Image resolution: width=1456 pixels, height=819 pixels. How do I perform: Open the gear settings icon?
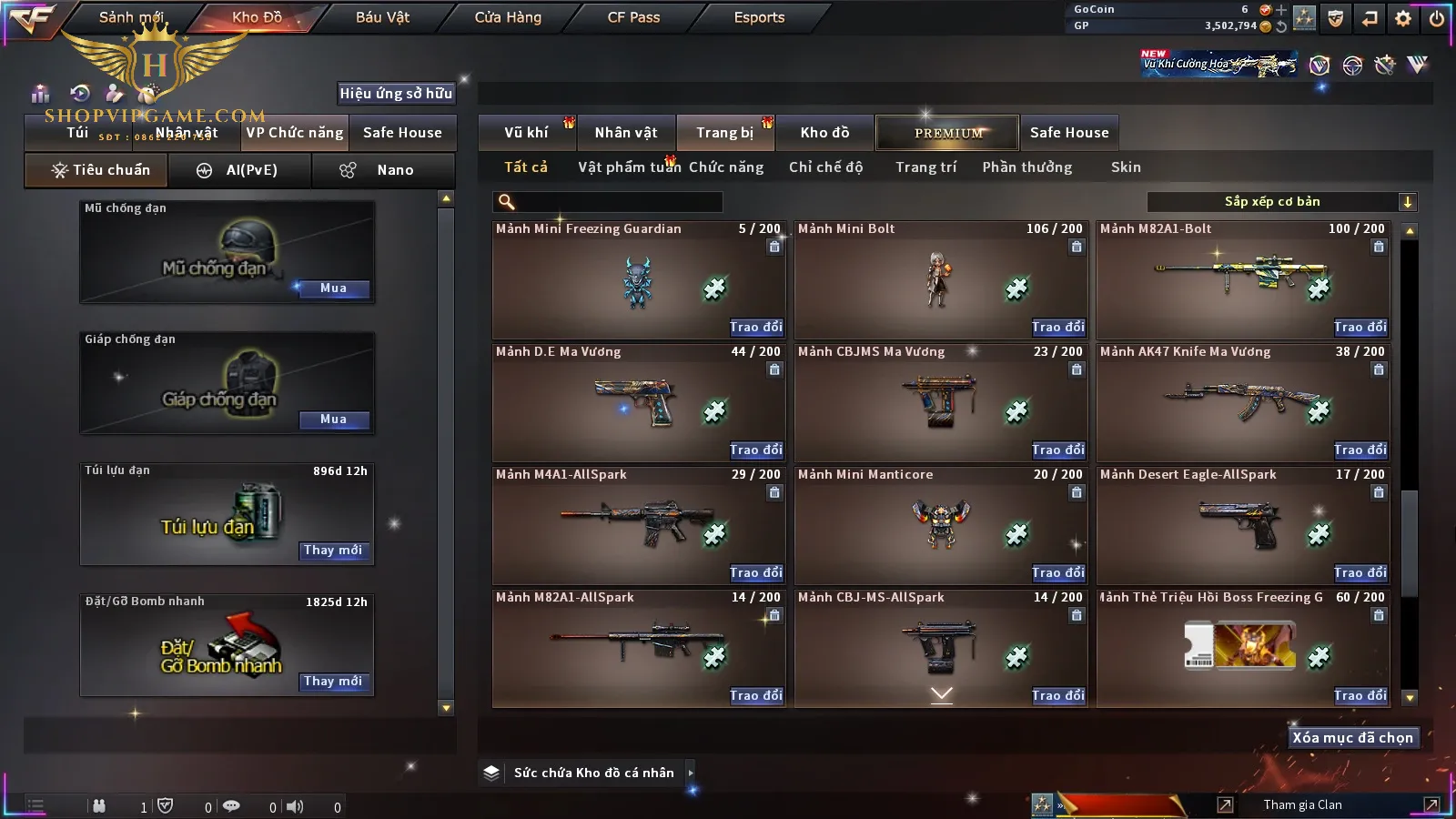[1403, 18]
